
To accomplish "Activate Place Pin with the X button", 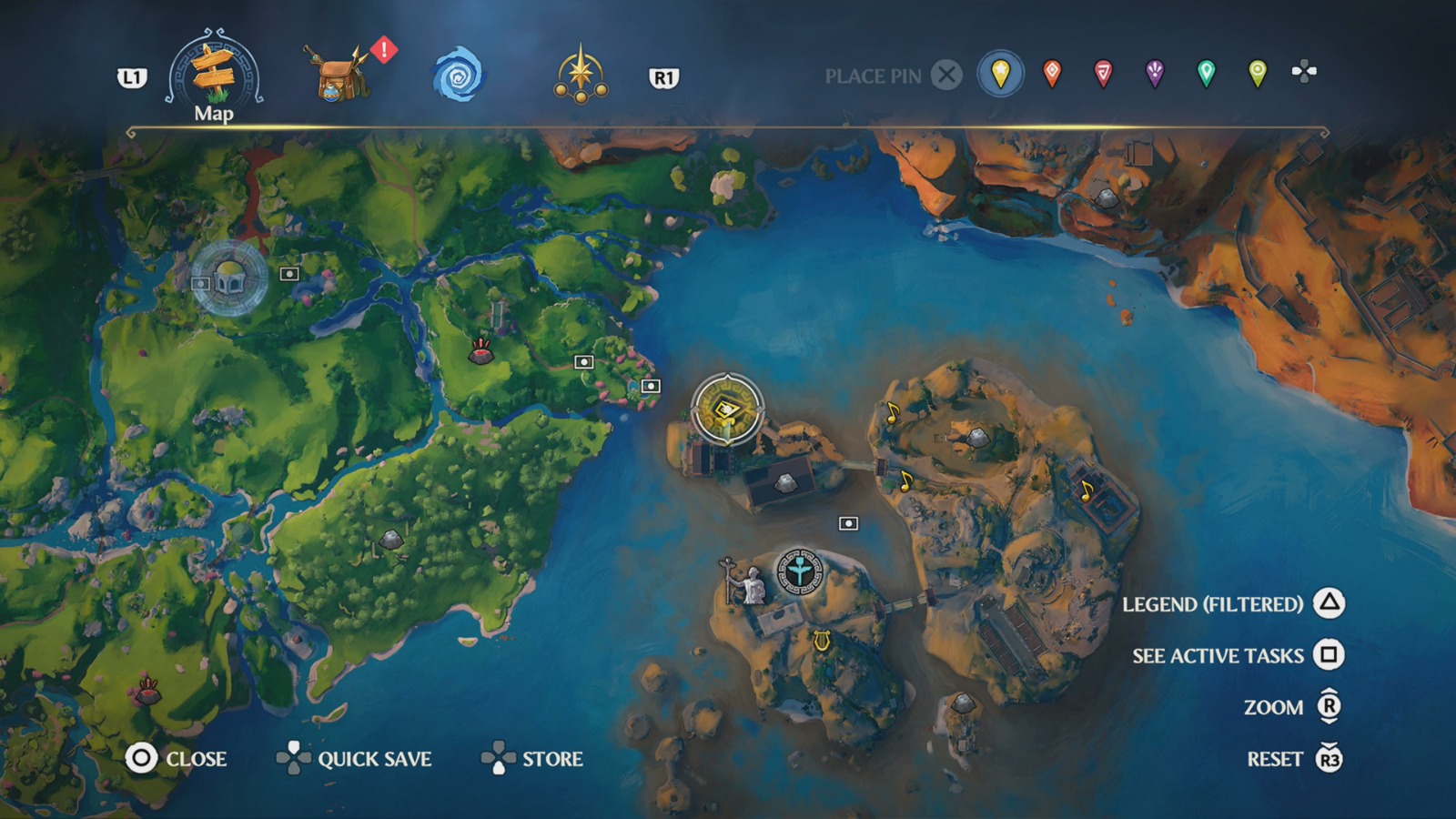I will (947, 76).
